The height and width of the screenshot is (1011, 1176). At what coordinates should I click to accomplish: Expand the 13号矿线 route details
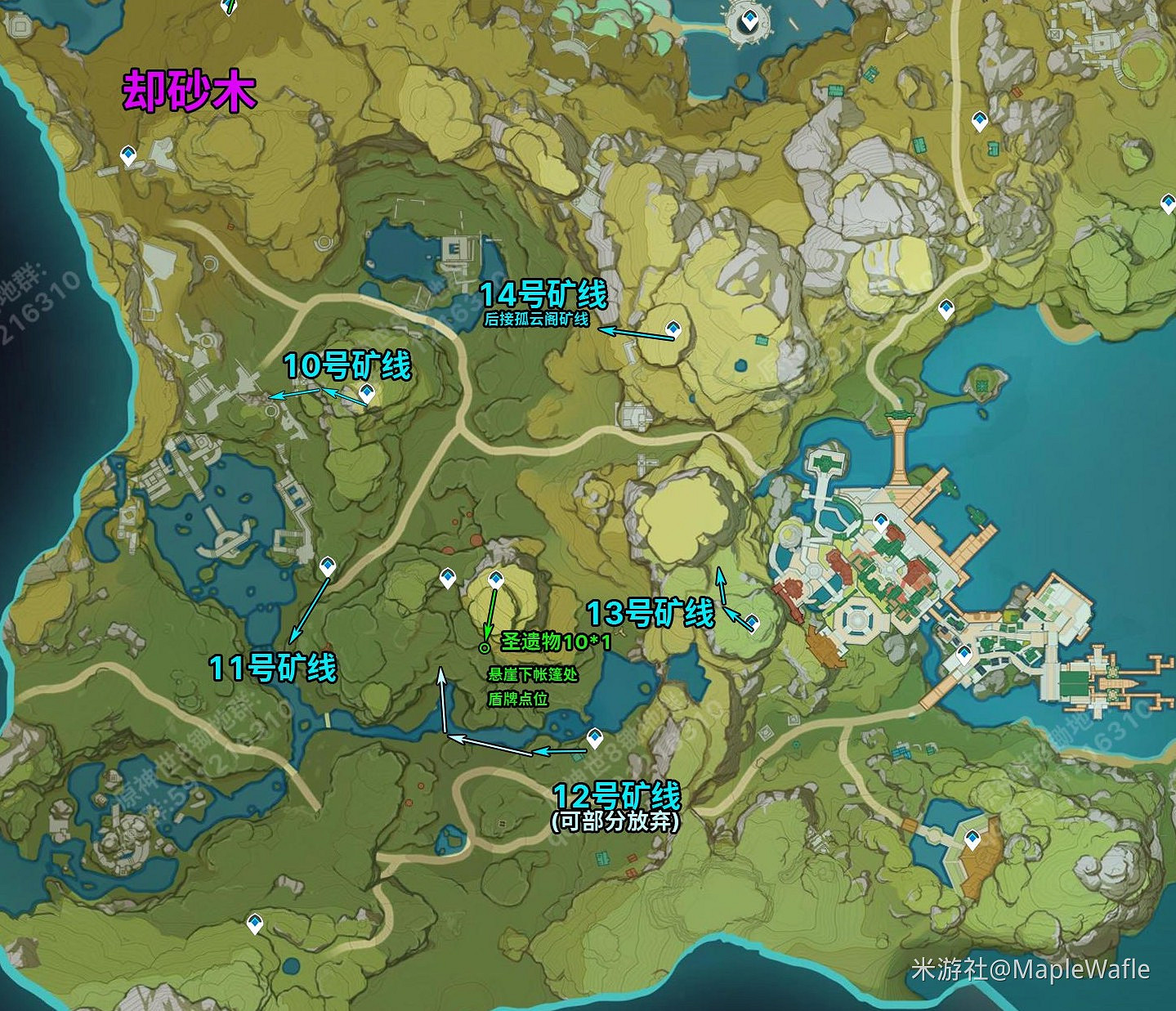648,611
